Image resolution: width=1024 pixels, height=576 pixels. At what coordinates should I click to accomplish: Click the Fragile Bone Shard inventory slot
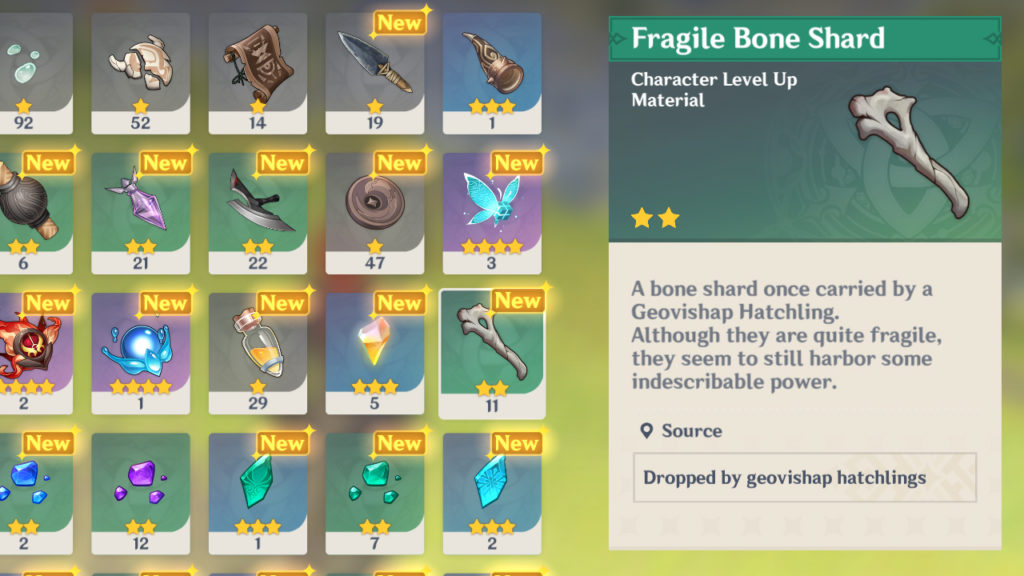click(x=492, y=352)
